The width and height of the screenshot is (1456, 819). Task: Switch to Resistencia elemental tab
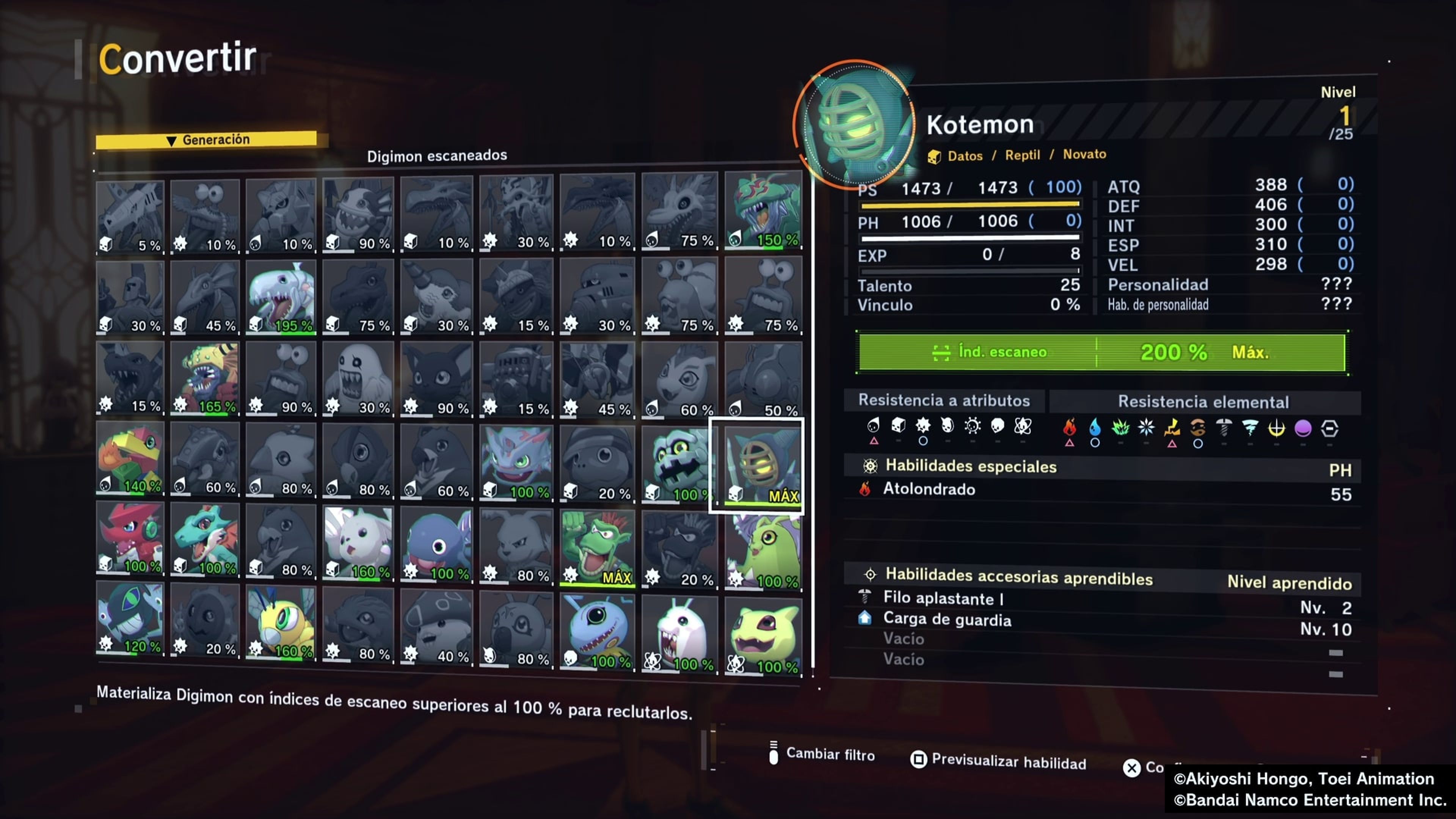coord(1203,402)
